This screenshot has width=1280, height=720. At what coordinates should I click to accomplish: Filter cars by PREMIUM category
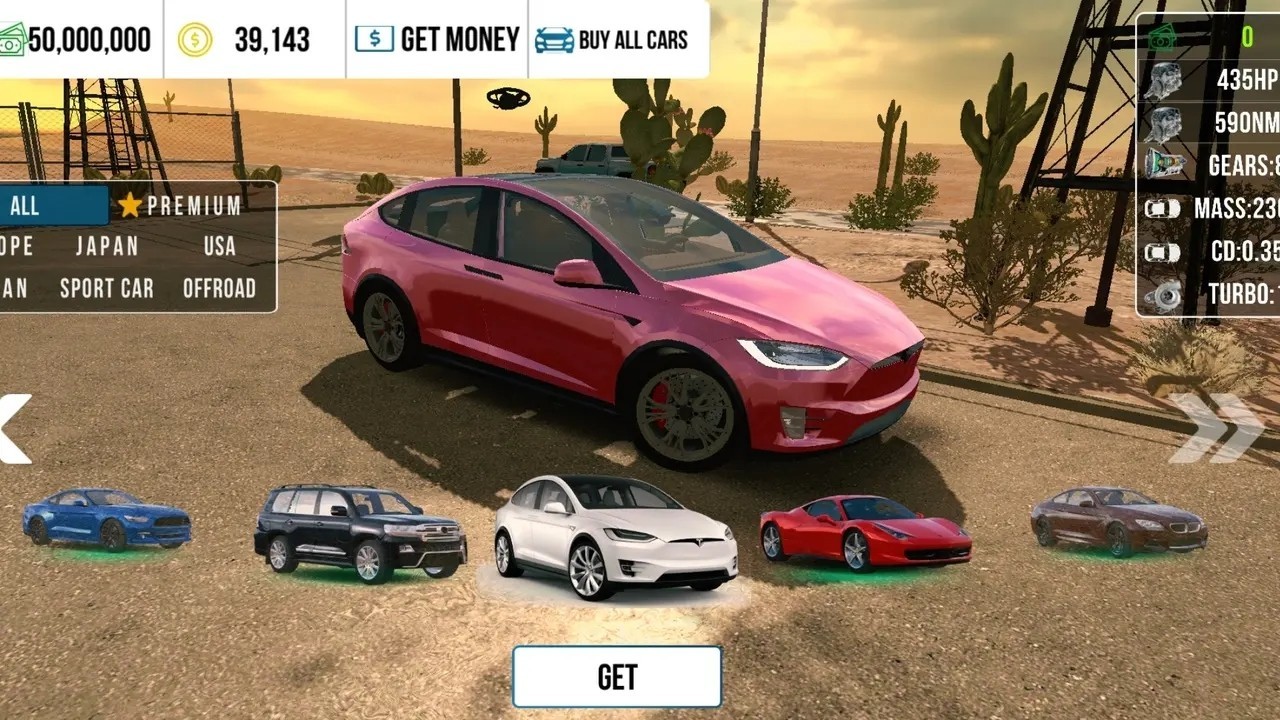(181, 206)
